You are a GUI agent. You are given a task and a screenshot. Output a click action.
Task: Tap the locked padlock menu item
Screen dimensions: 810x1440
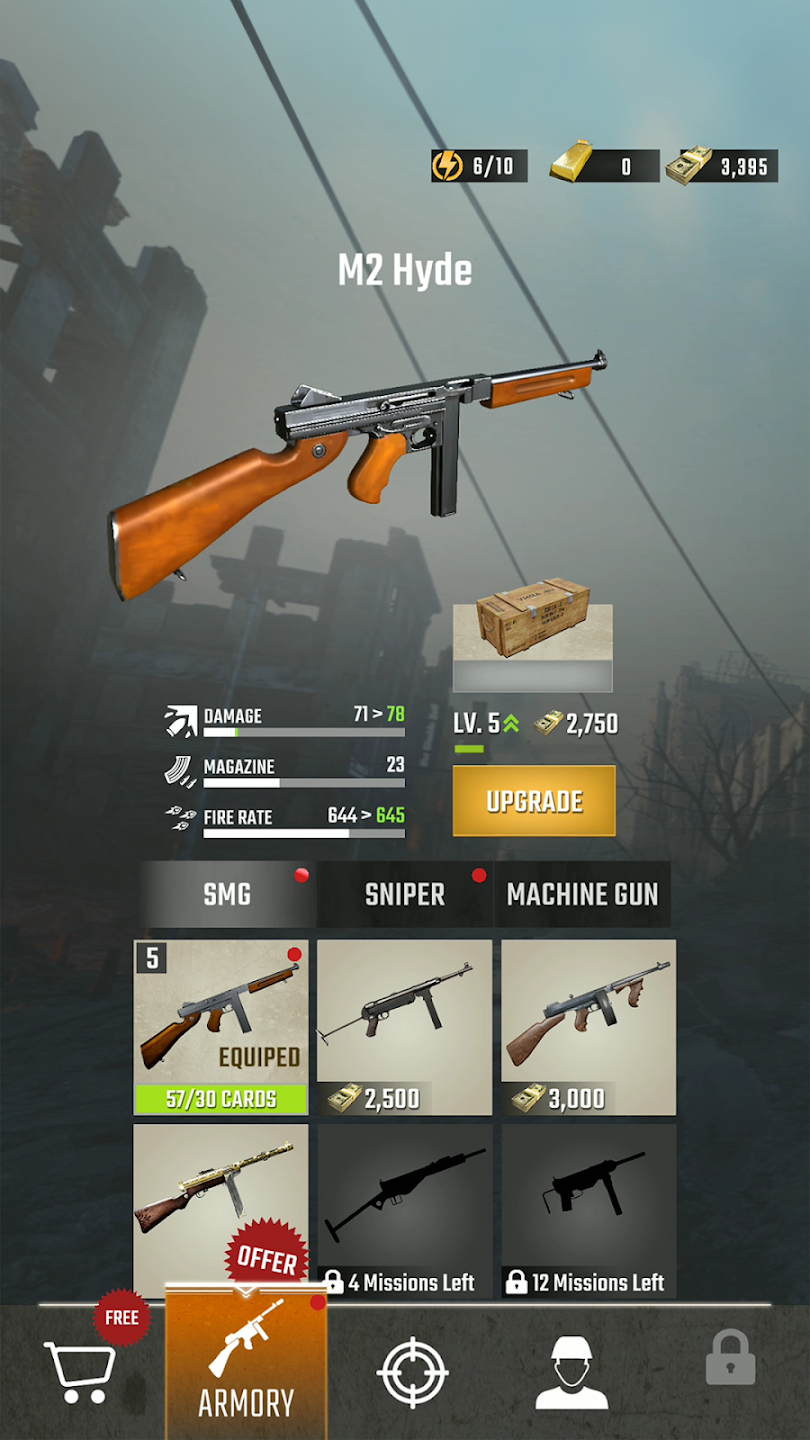coord(730,1358)
